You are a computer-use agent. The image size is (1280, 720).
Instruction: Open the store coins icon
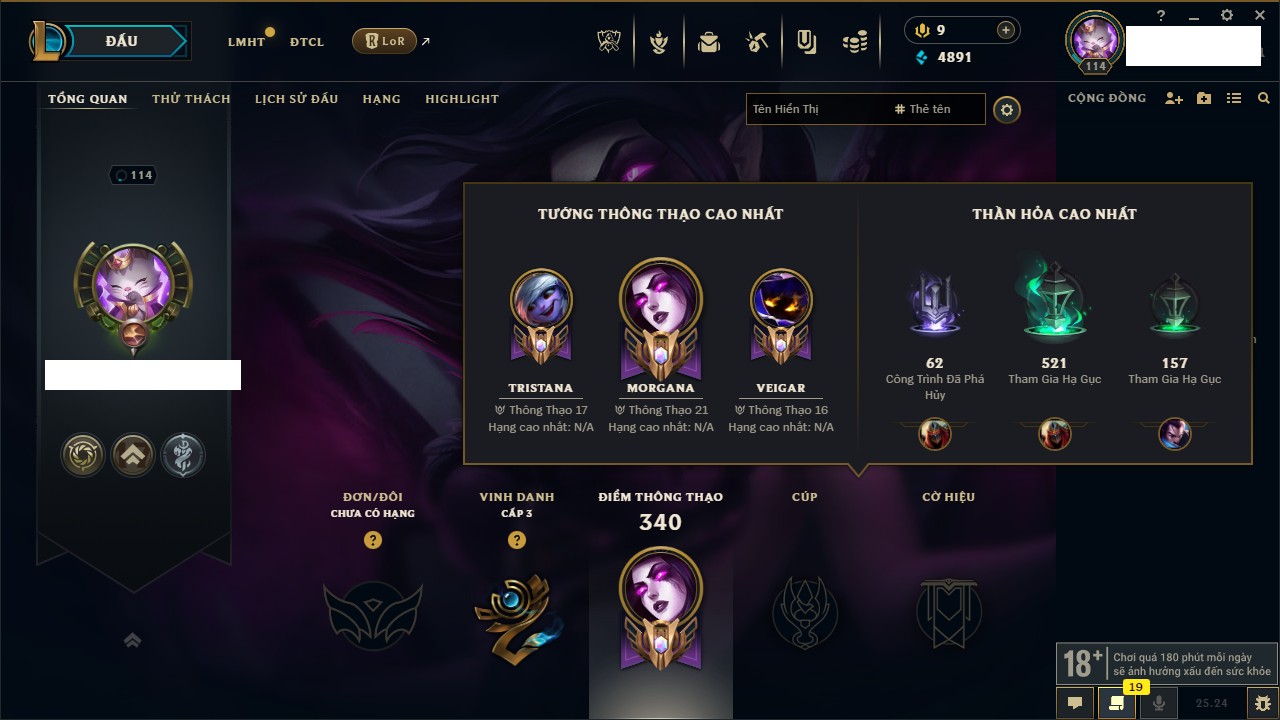854,43
